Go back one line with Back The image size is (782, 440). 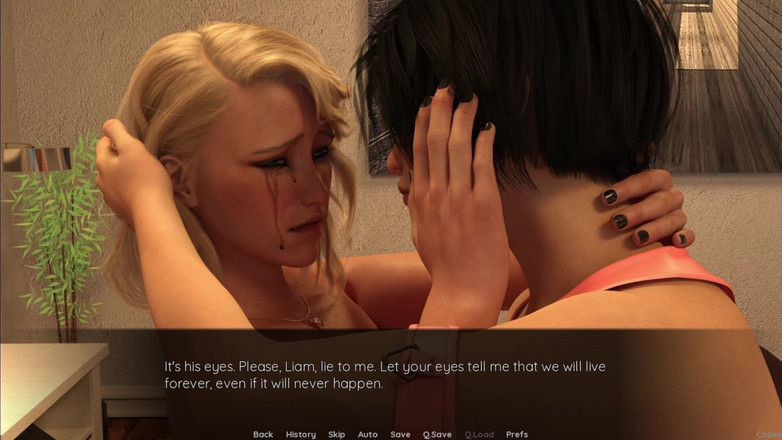tap(263, 434)
